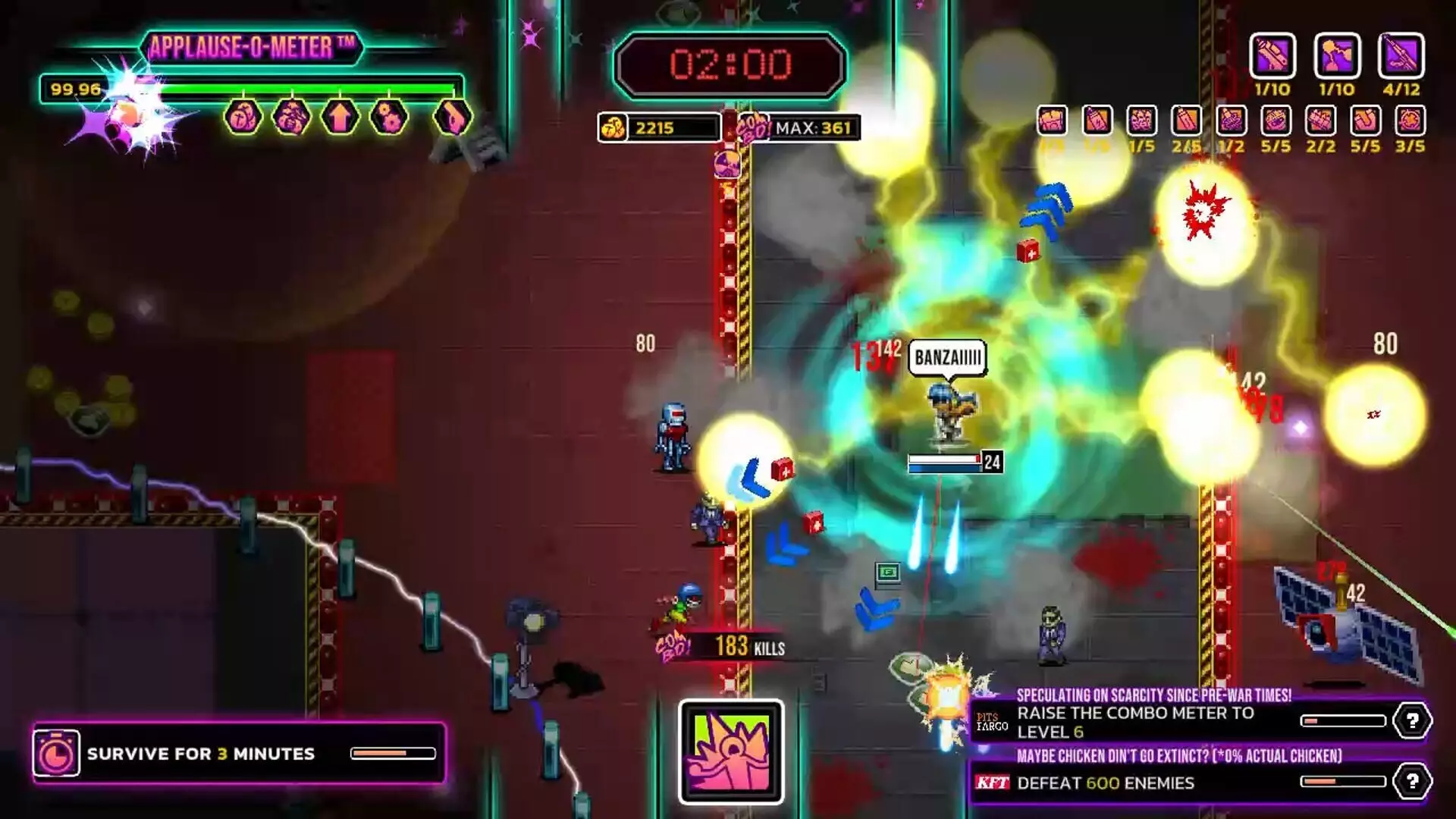Viewport: 1456px width, 819px height.
Task: Click the dynamite bundle icon marked 2/2
Action: coord(1319,121)
